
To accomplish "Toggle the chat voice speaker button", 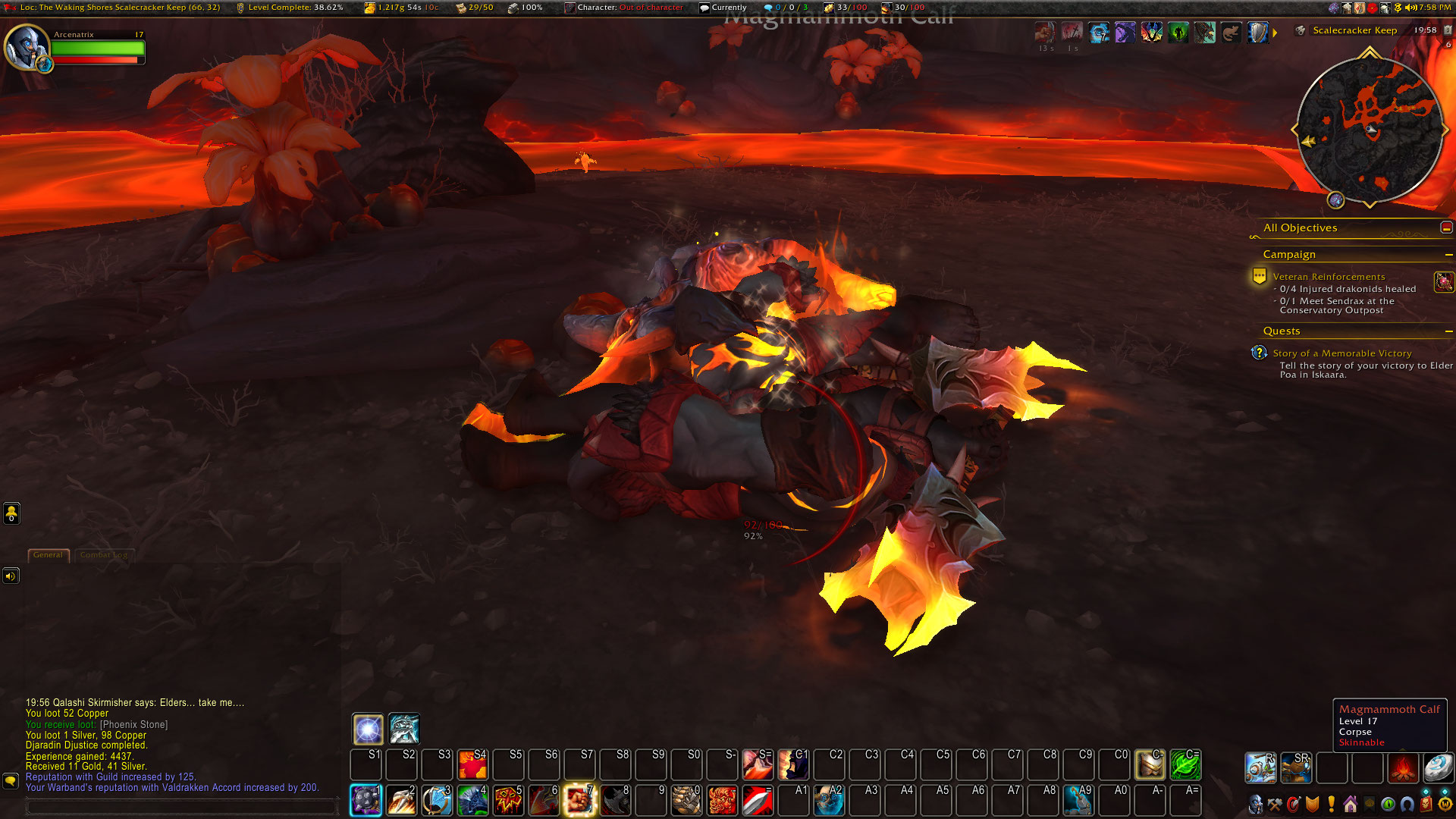I will click(x=11, y=576).
